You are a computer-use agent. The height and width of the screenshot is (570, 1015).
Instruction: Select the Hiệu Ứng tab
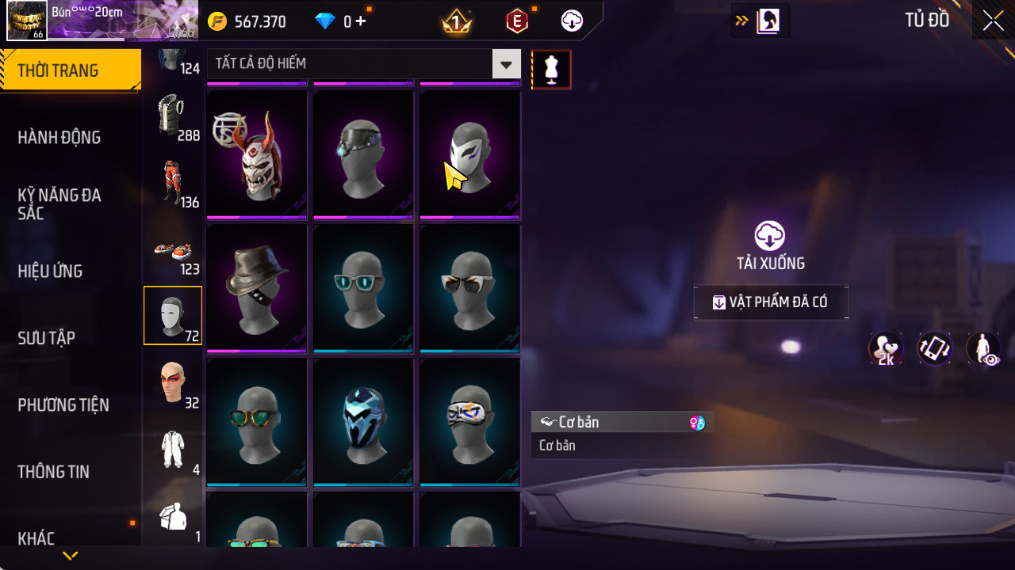tap(50, 271)
